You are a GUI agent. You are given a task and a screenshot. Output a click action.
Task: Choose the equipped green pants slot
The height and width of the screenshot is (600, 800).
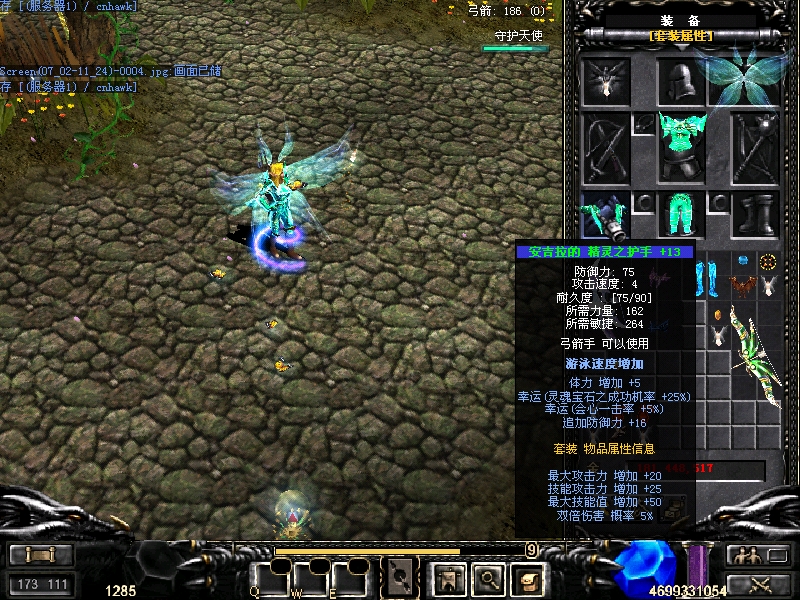click(682, 215)
